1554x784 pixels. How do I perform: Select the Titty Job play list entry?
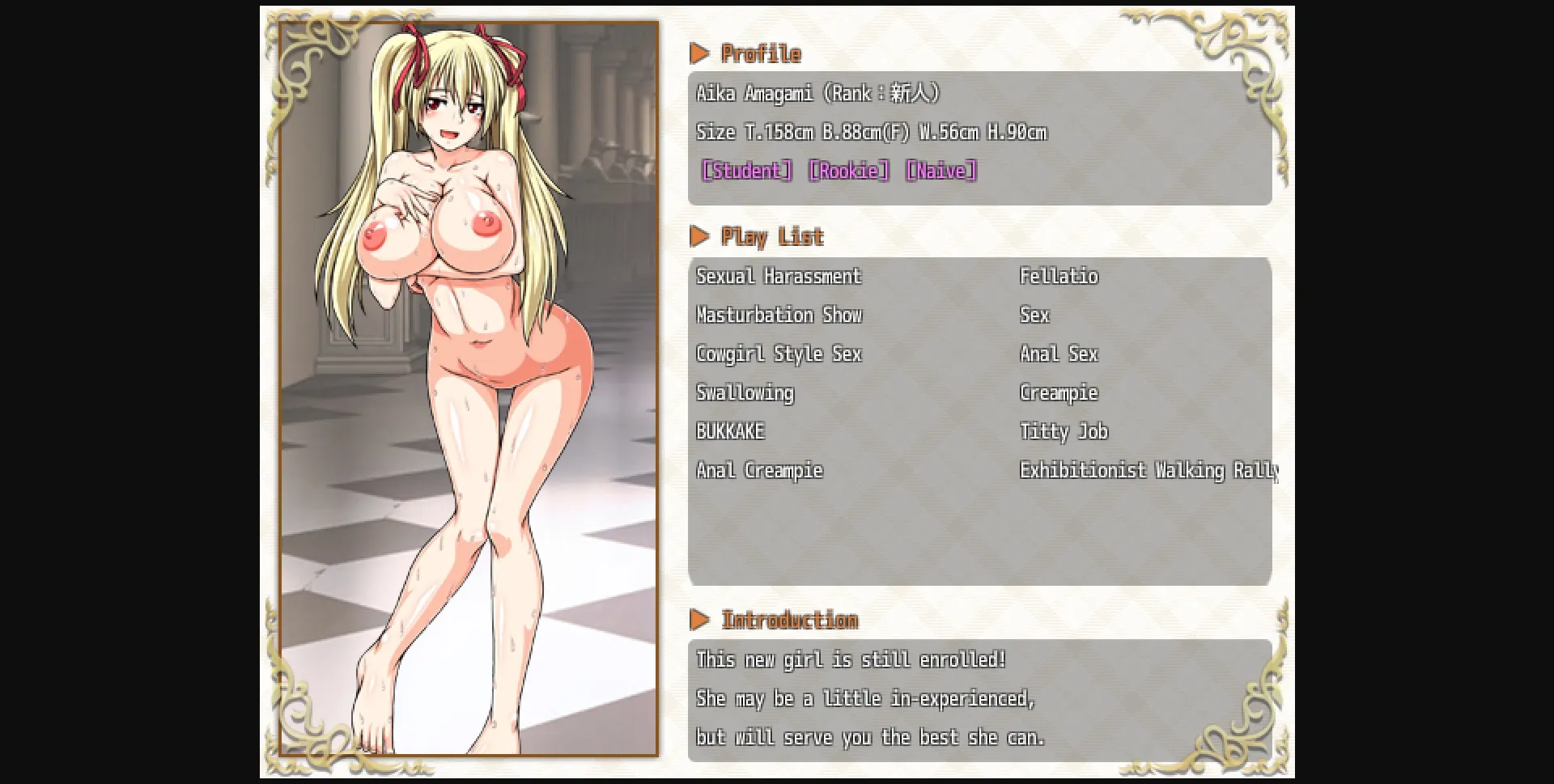click(1063, 431)
